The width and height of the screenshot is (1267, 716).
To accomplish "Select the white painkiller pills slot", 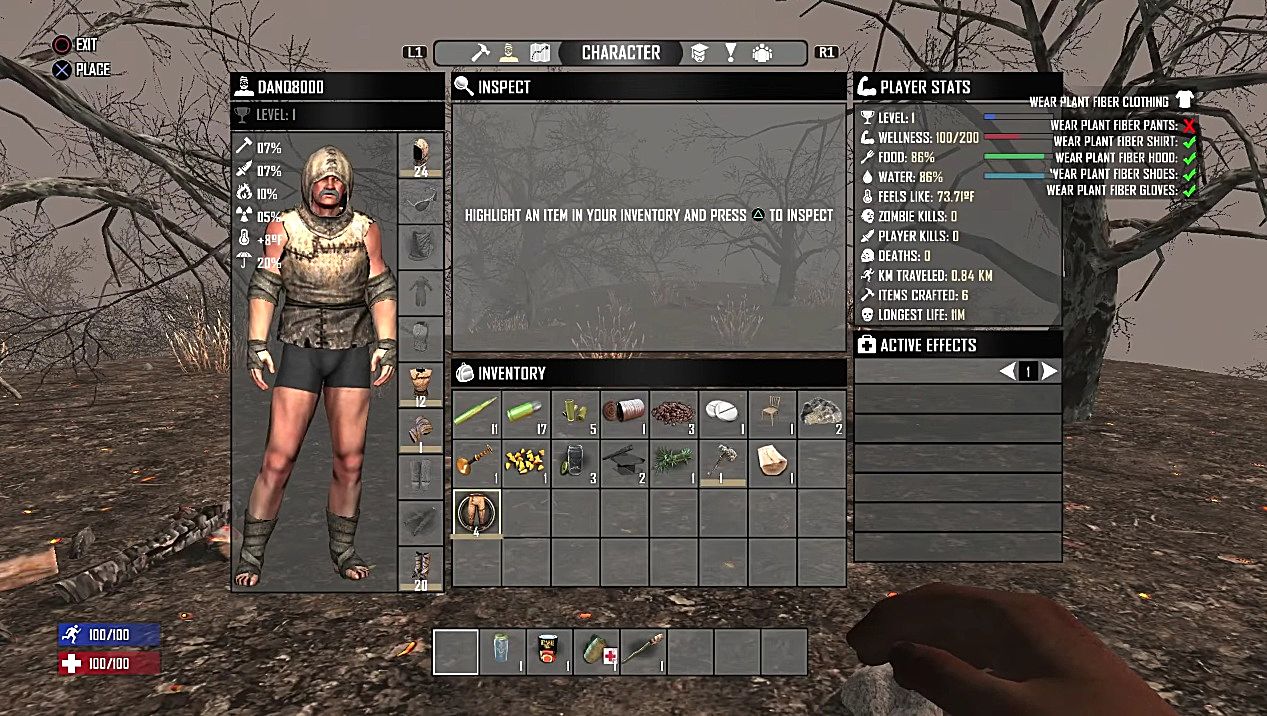I will [723, 414].
